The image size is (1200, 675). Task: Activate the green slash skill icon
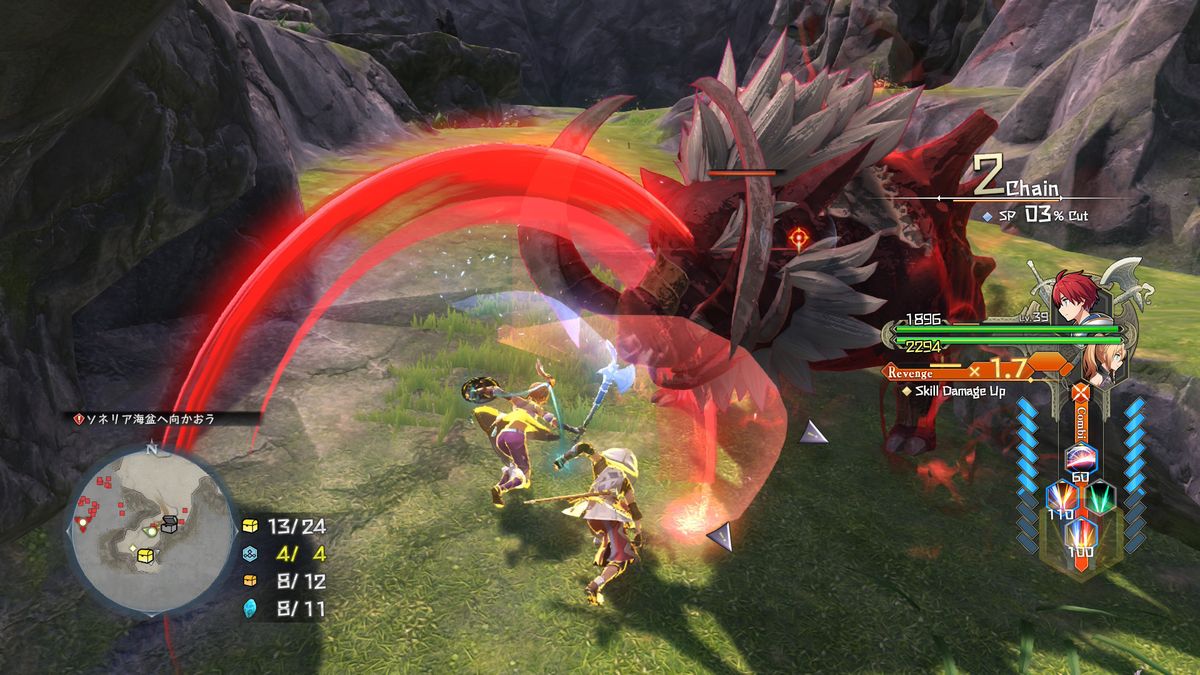(x=1102, y=496)
